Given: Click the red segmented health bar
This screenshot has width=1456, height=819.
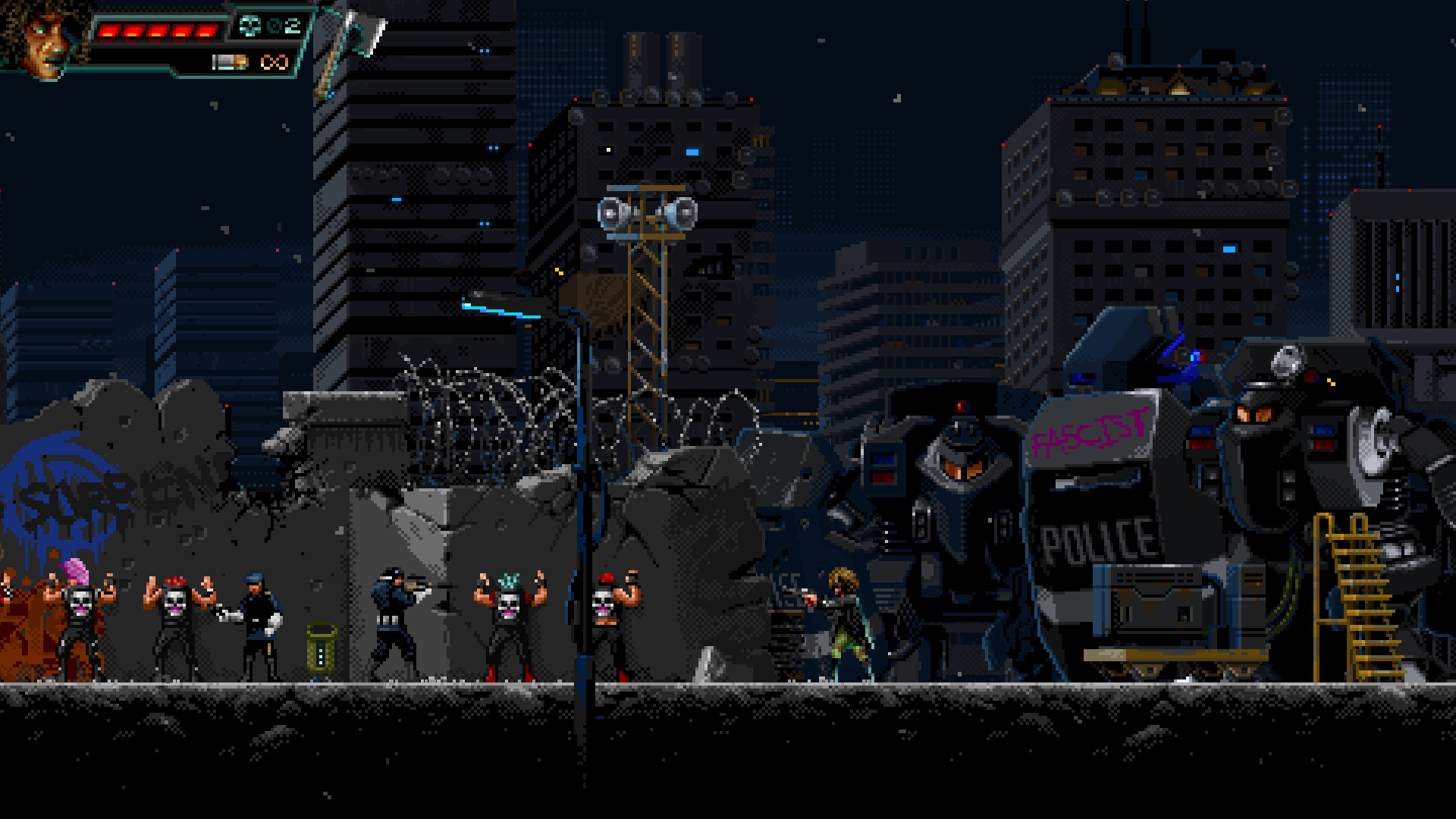Looking at the screenshot, I should point(155,30).
